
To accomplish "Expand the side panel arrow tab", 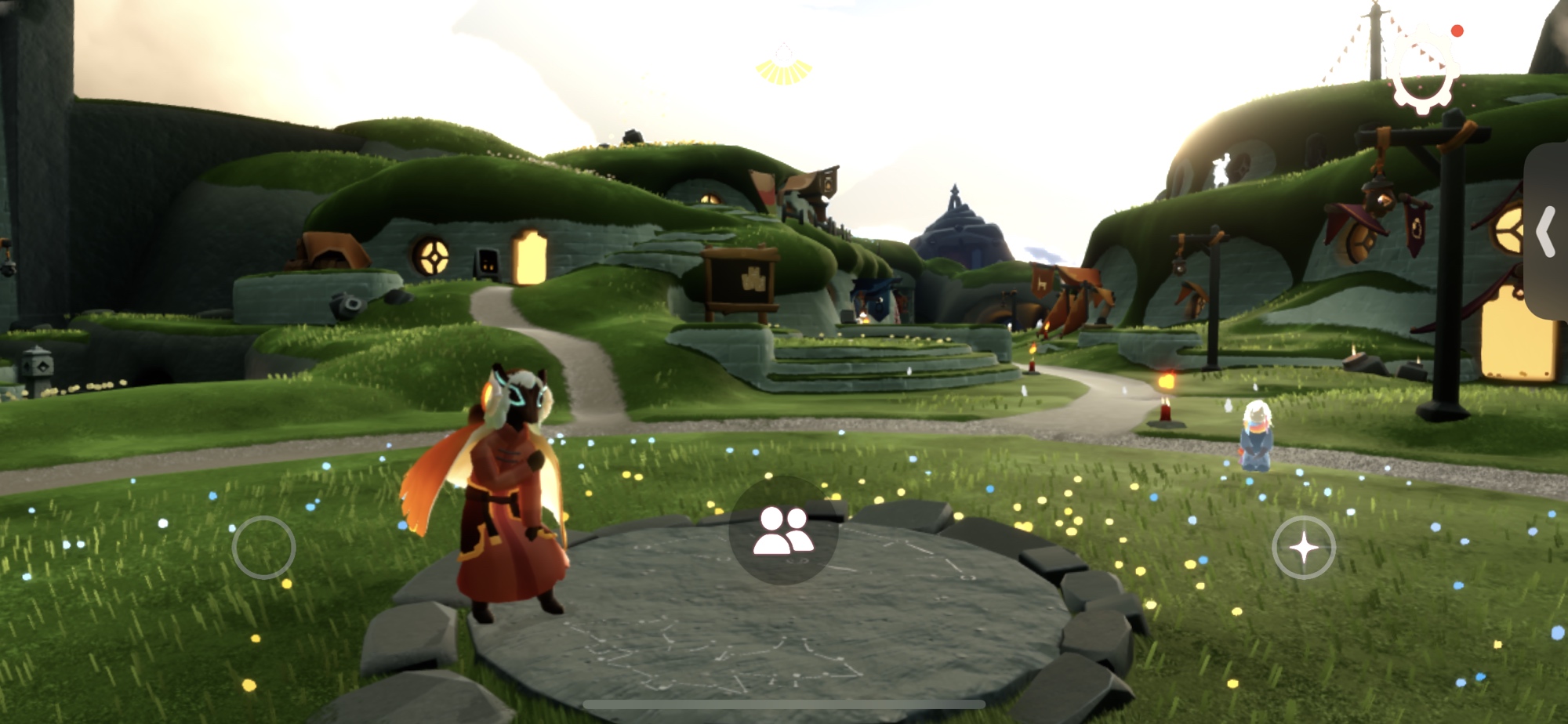I will click(1546, 231).
